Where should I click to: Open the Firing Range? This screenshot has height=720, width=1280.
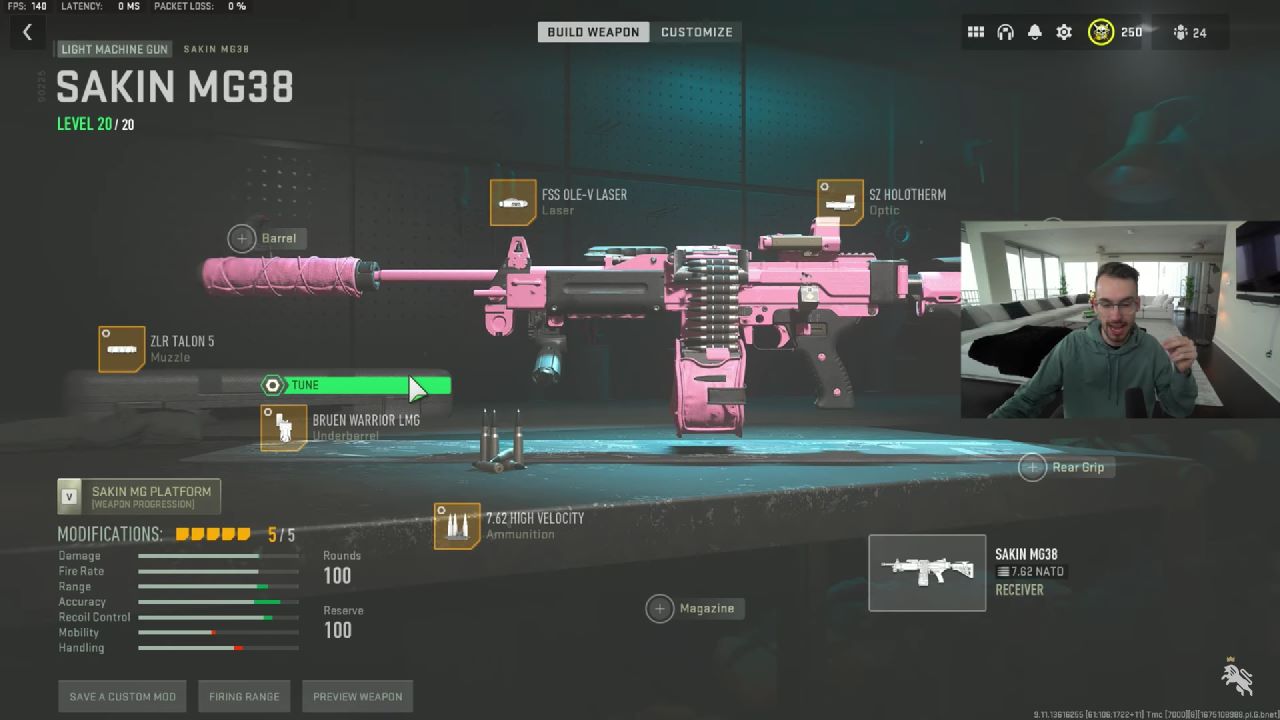tap(244, 696)
